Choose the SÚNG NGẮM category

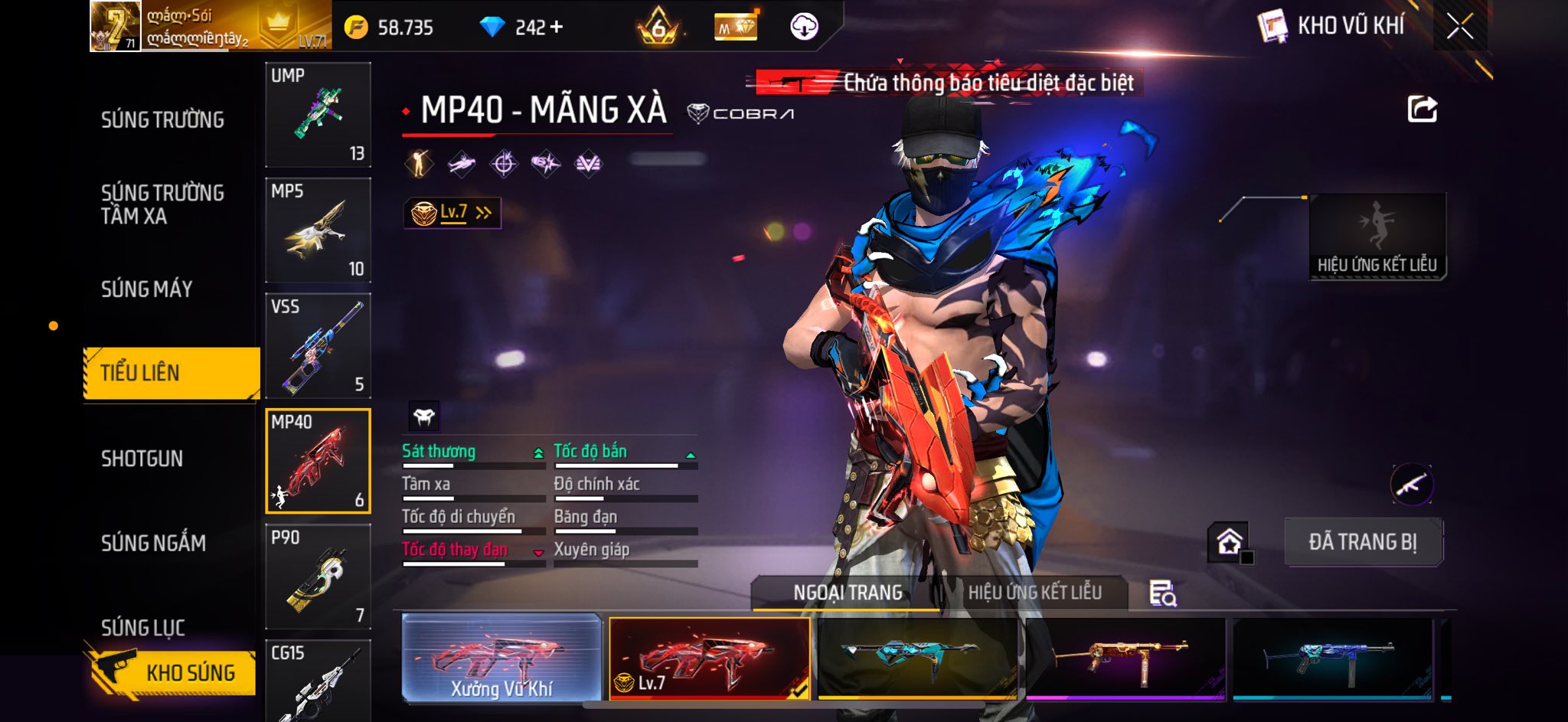(x=153, y=543)
